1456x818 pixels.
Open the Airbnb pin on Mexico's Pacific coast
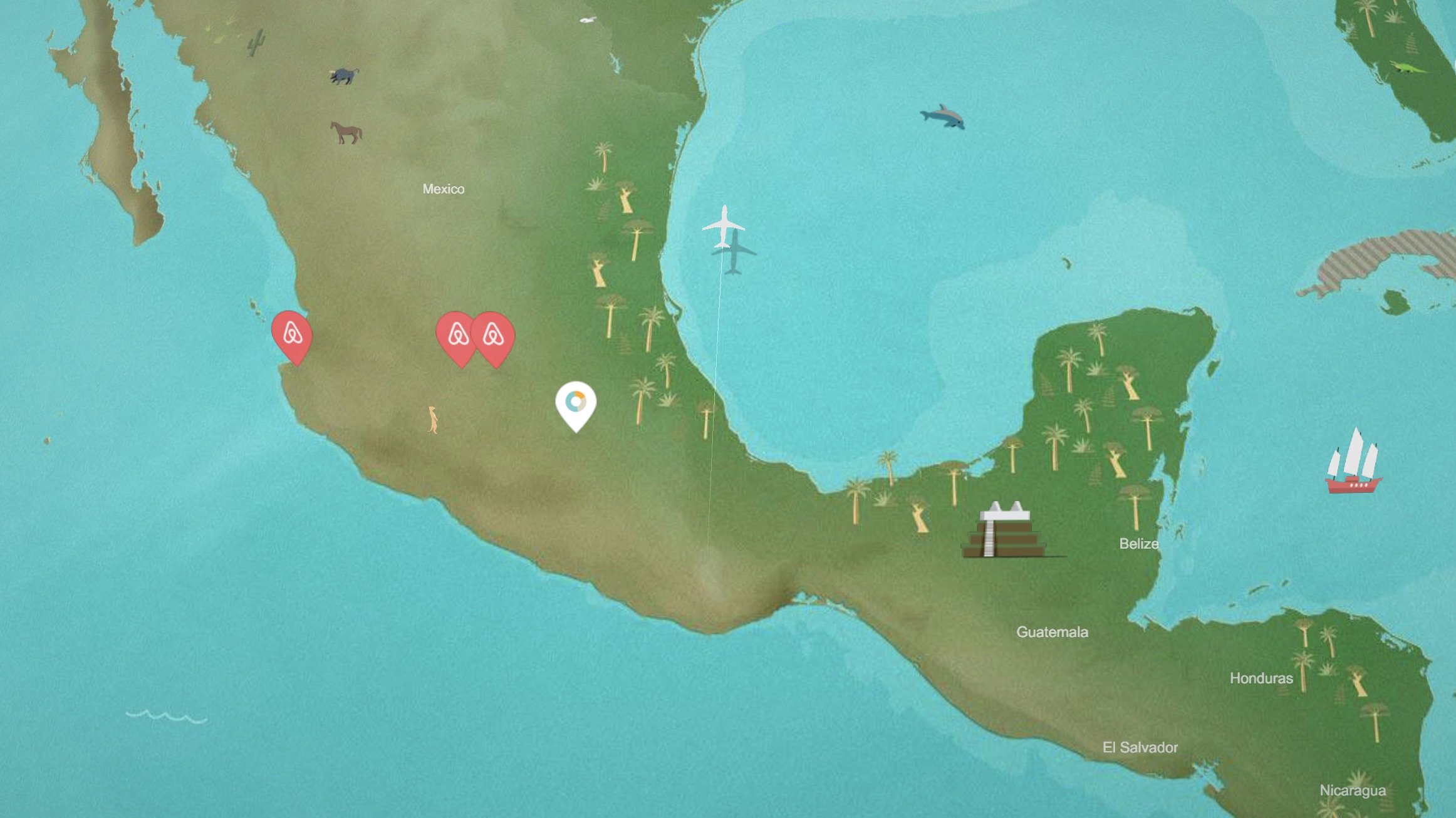click(x=293, y=334)
